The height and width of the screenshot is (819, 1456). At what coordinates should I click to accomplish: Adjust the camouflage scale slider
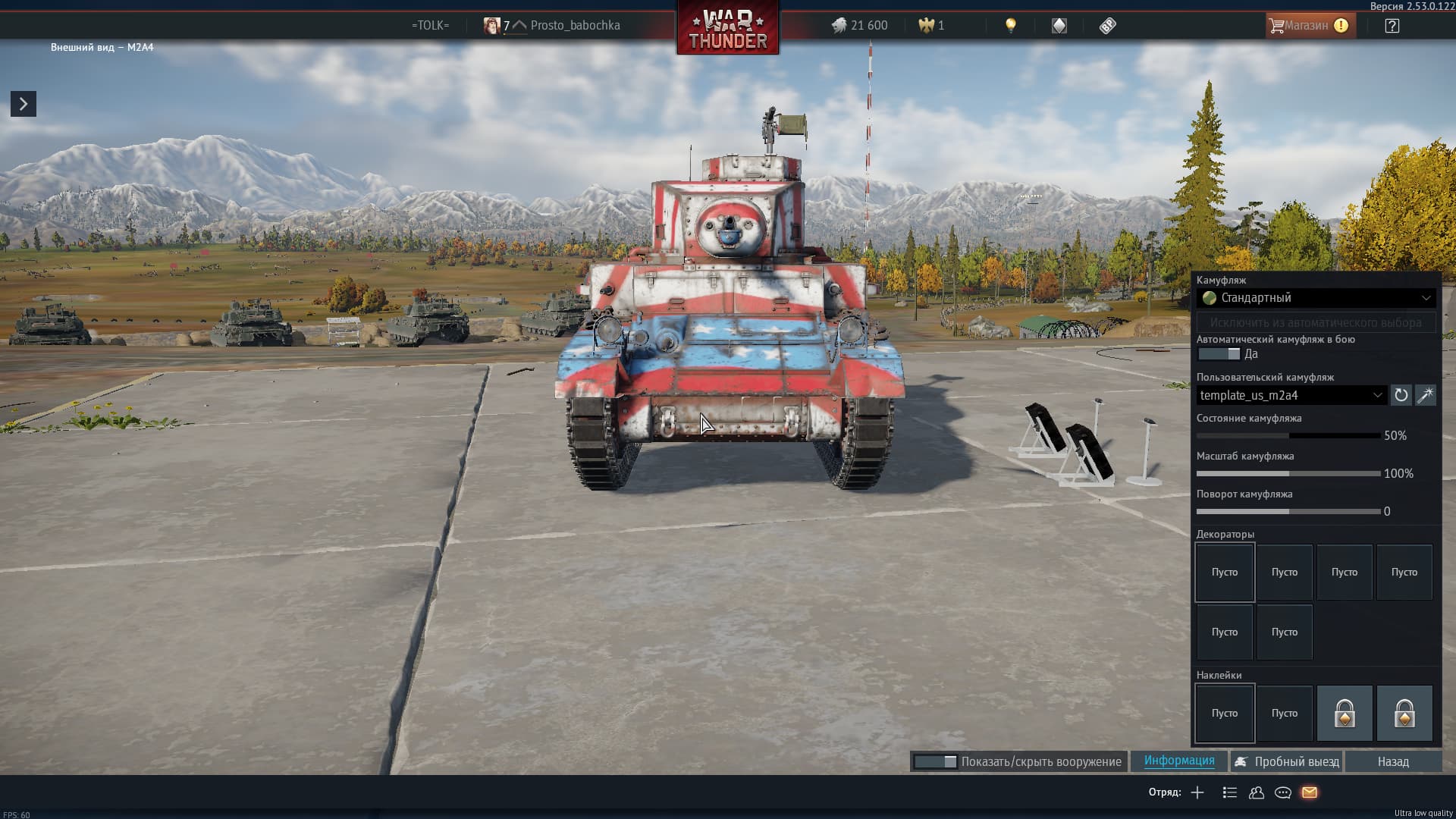pos(1288,474)
